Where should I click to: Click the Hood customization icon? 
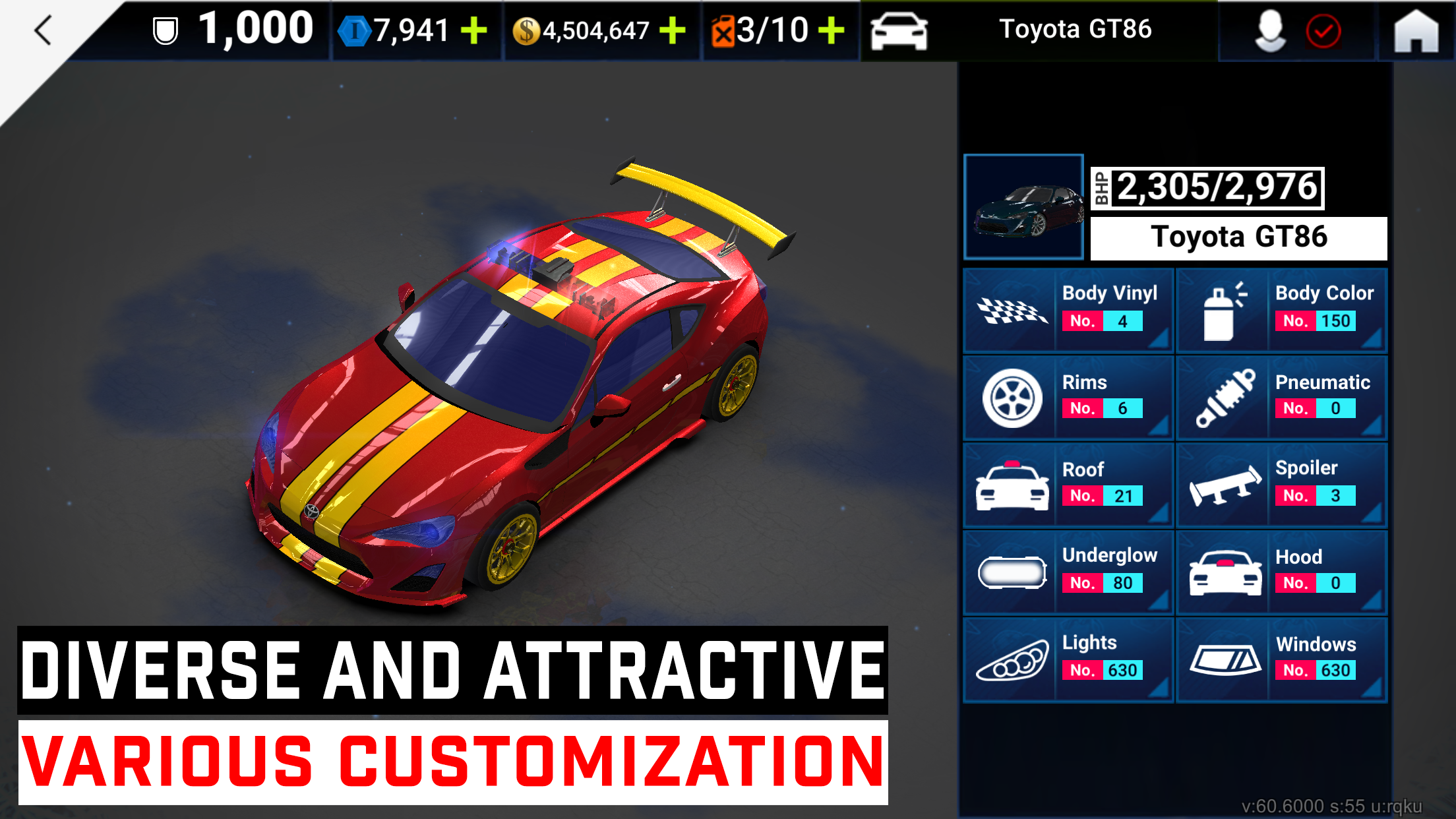(x=1224, y=572)
